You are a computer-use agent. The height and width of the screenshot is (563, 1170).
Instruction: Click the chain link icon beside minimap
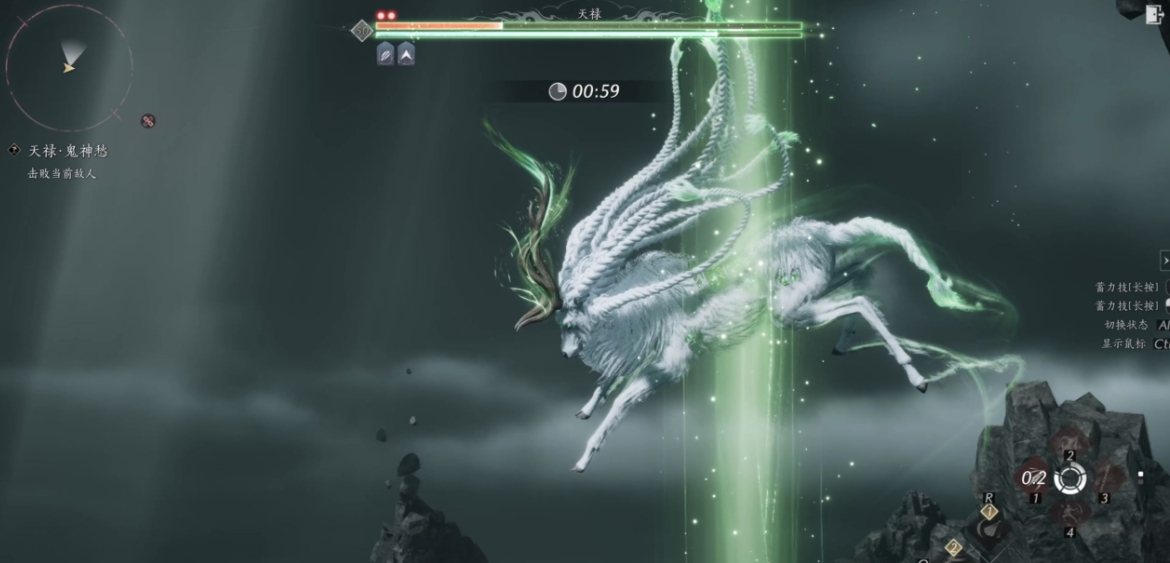click(x=148, y=121)
